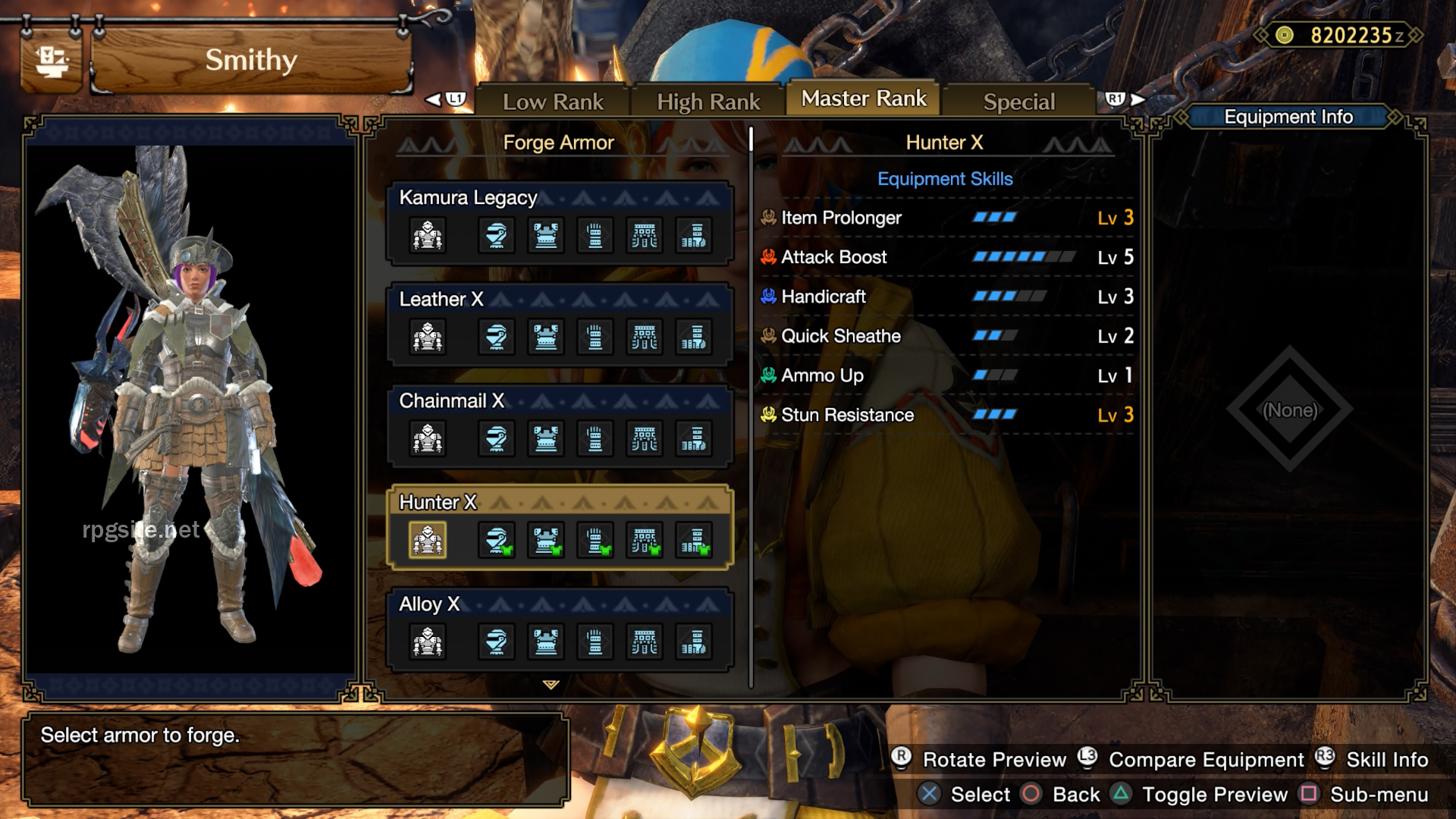
Task: Select the Alloy X leg armor icon
Action: 694,642
